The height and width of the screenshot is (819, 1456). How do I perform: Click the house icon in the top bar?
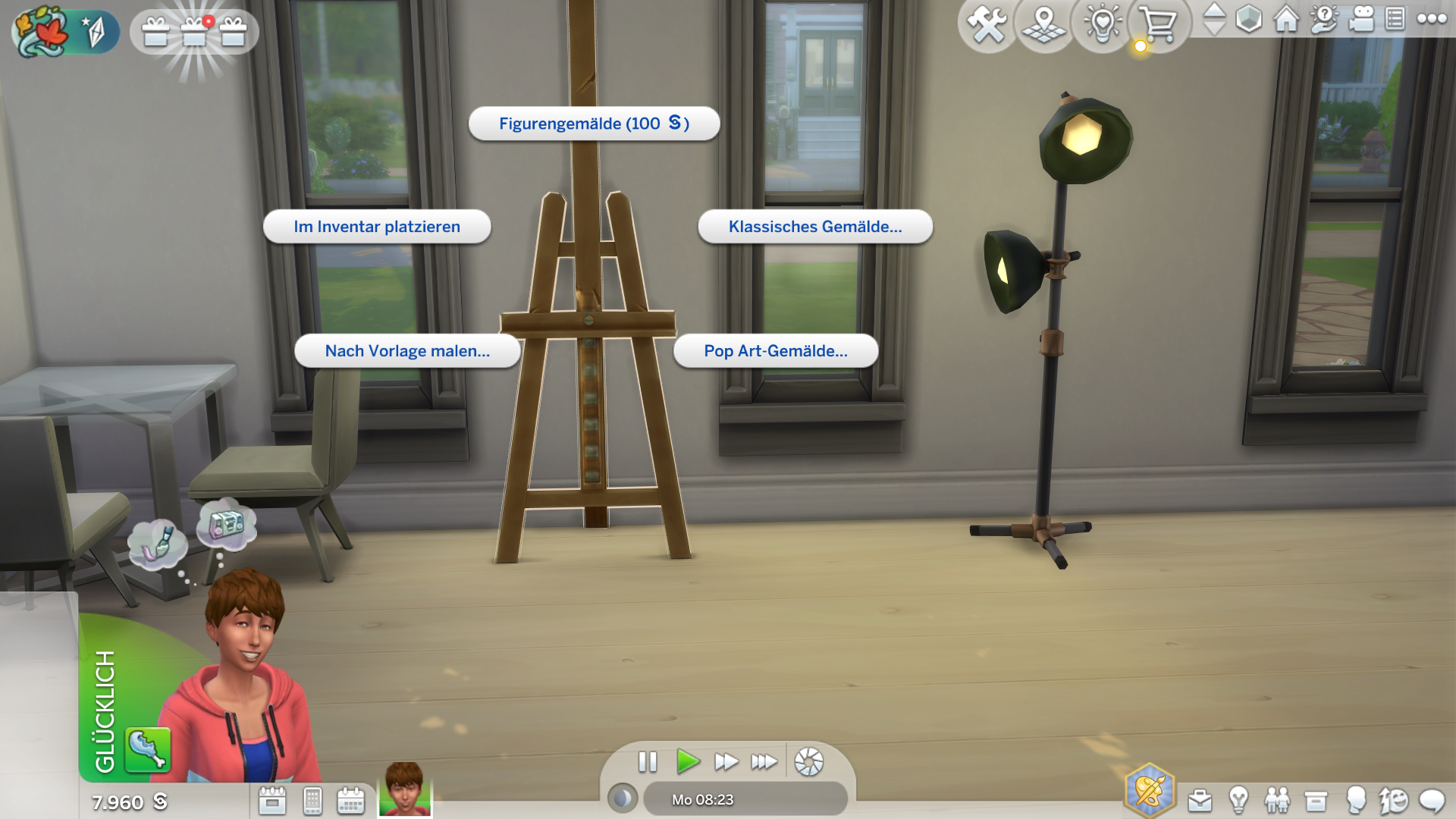(x=1286, y=19)
